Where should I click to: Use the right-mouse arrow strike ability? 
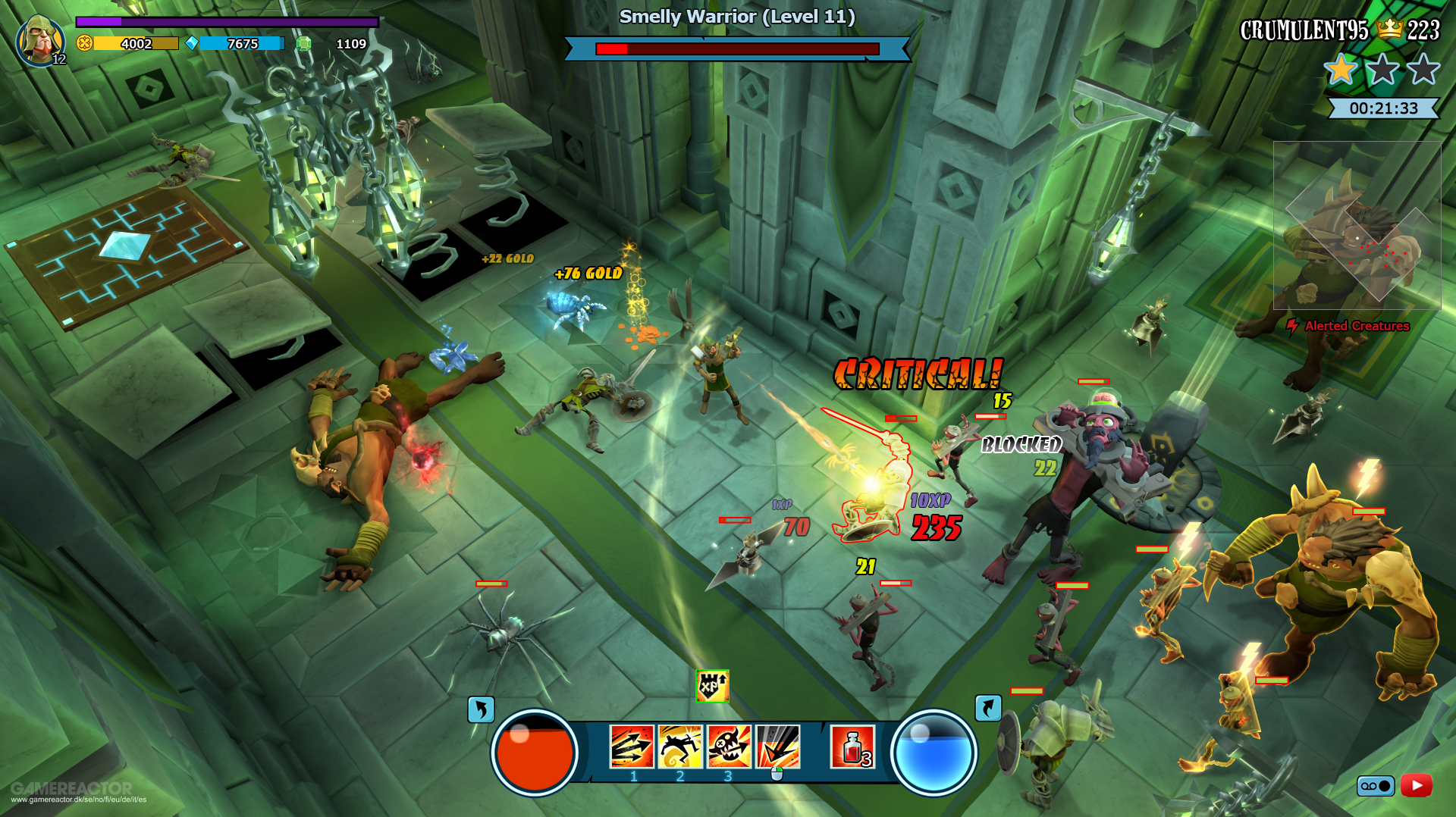click(x=776, y=745)
